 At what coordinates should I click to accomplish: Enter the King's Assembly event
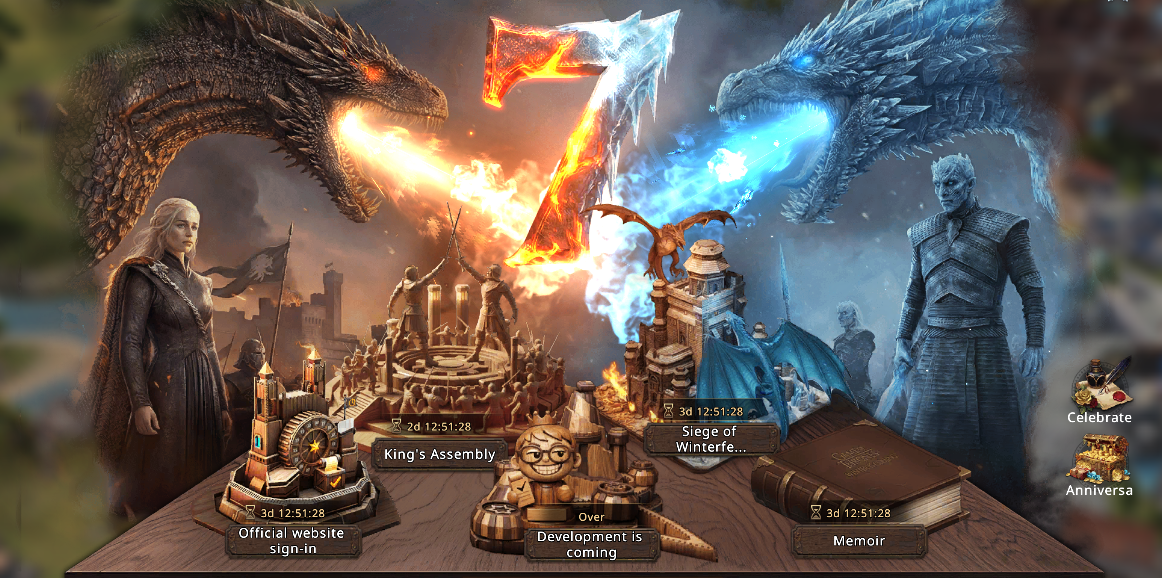click(440, 454)
